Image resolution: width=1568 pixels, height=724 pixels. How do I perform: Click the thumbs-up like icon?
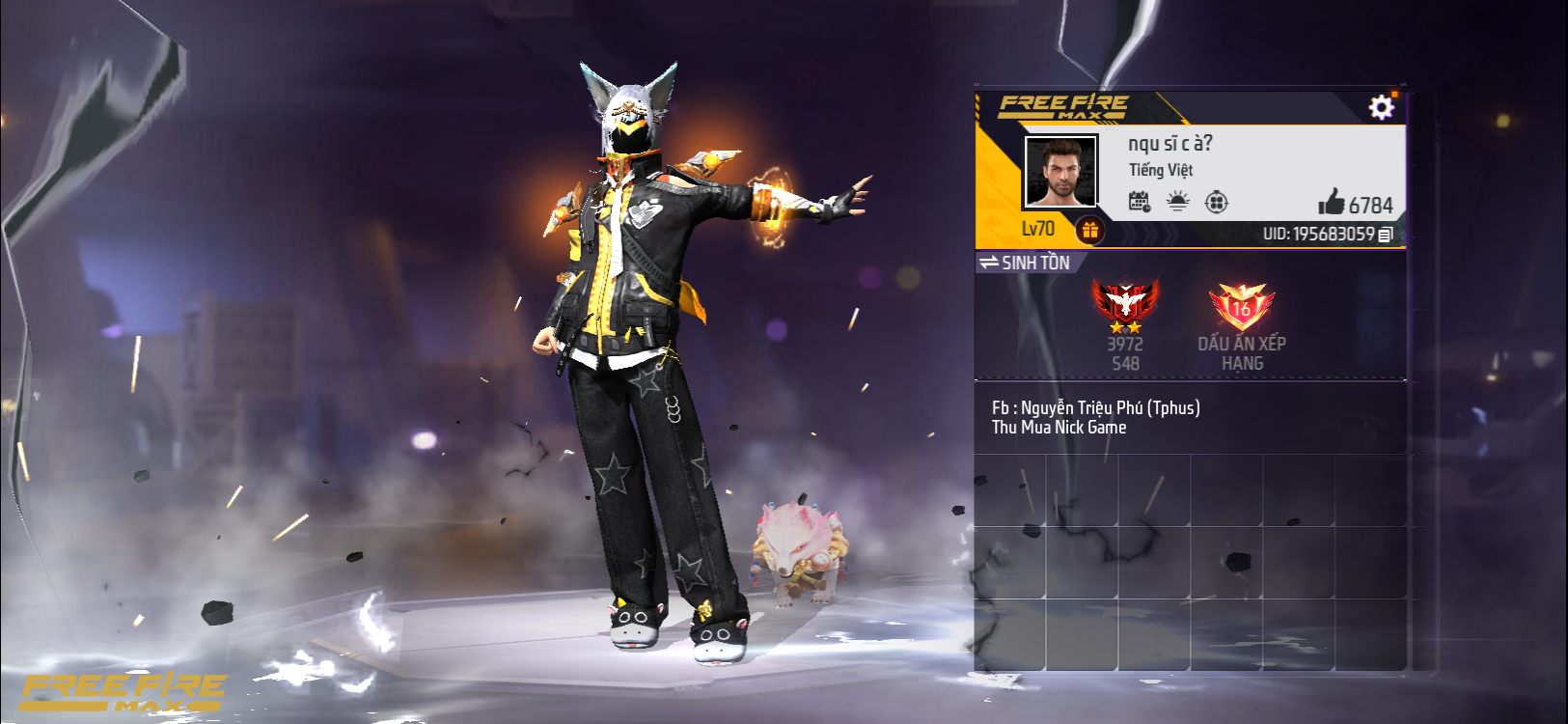(x=1334, y=203)
